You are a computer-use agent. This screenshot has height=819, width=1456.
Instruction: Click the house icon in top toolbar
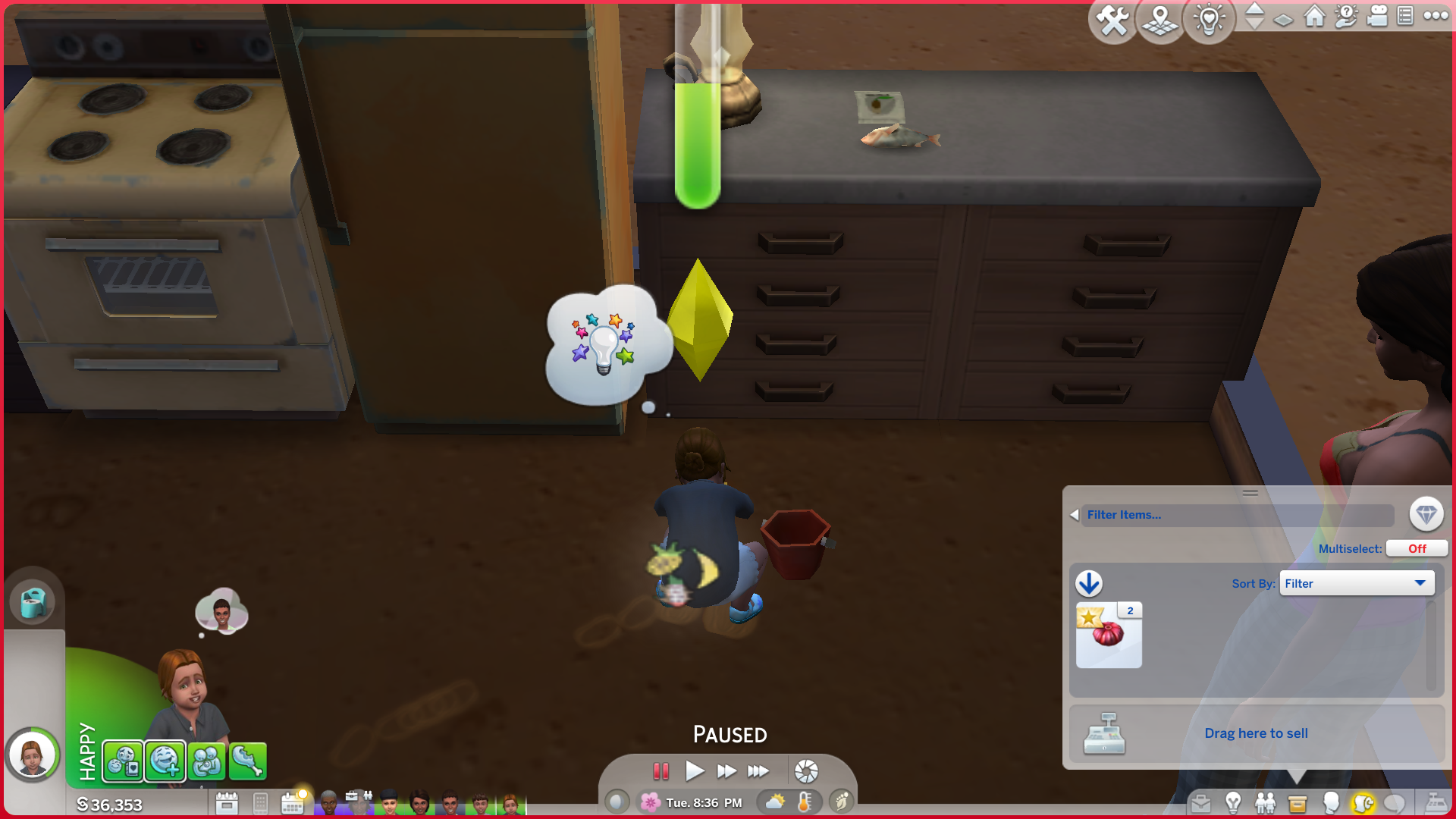click(1314, 16)
